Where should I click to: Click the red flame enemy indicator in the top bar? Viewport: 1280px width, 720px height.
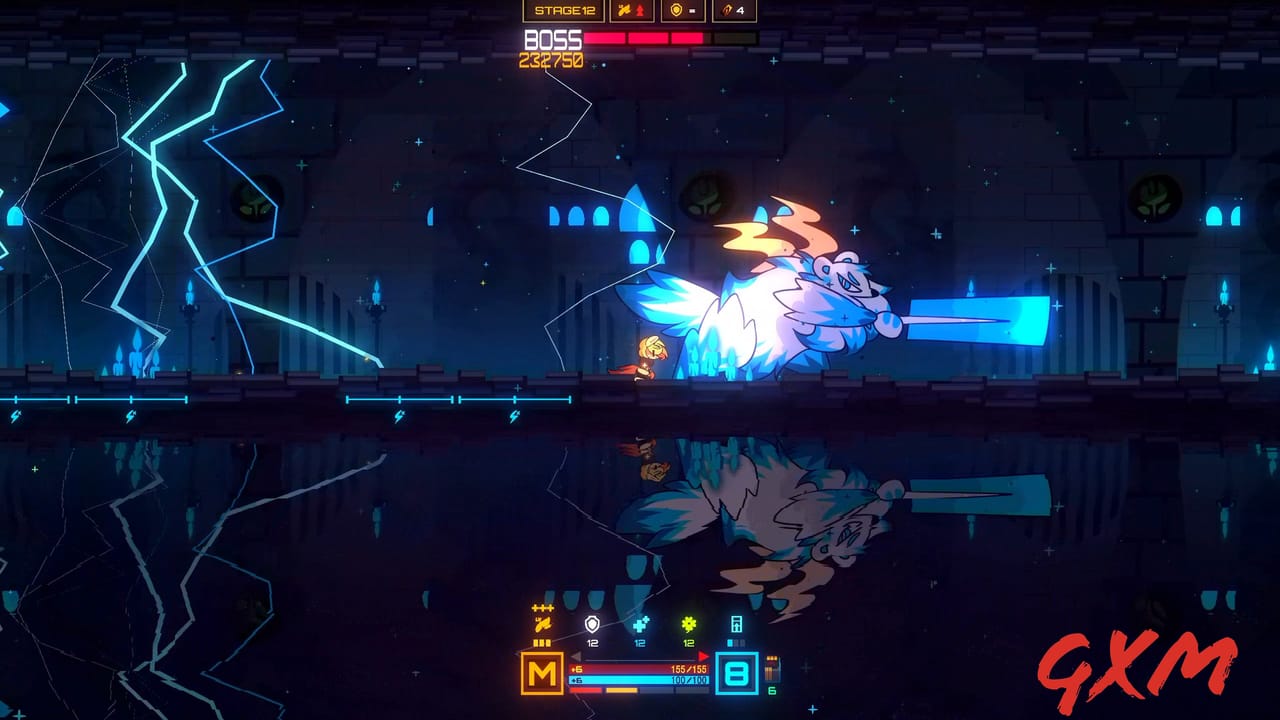tap(641, 10)
